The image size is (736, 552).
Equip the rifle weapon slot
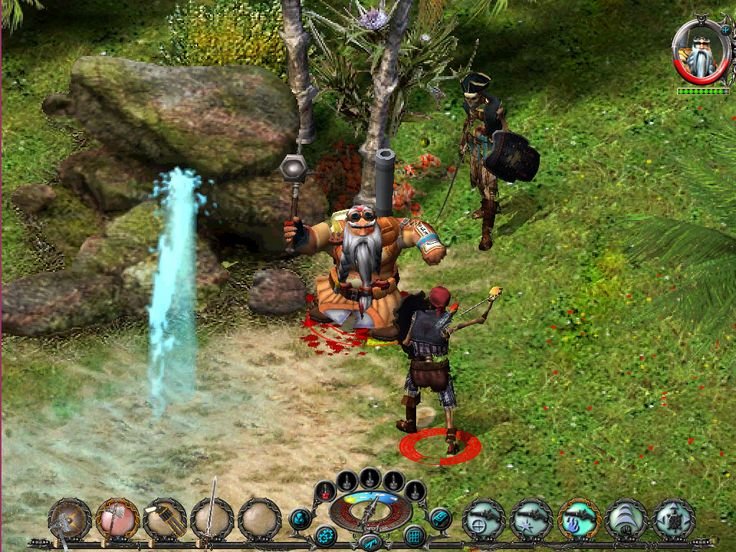pos(164,520)
